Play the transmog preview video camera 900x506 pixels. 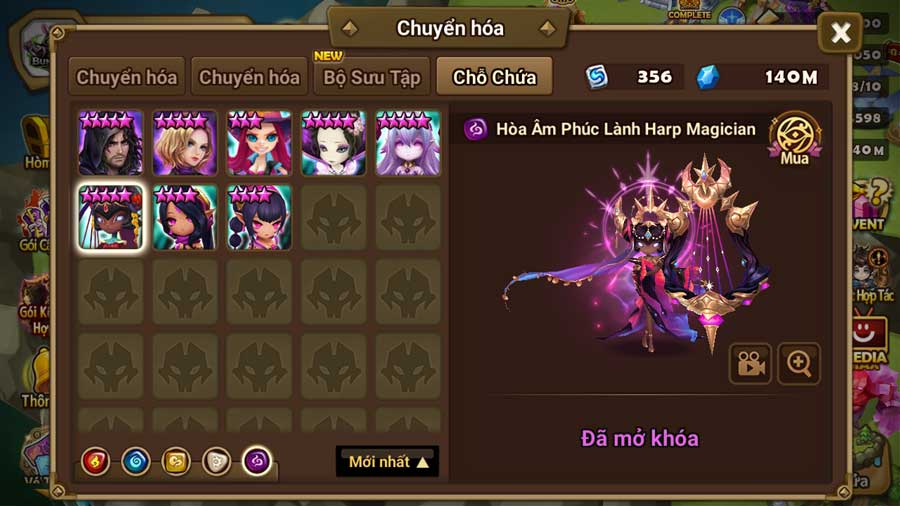pos(749,364)
